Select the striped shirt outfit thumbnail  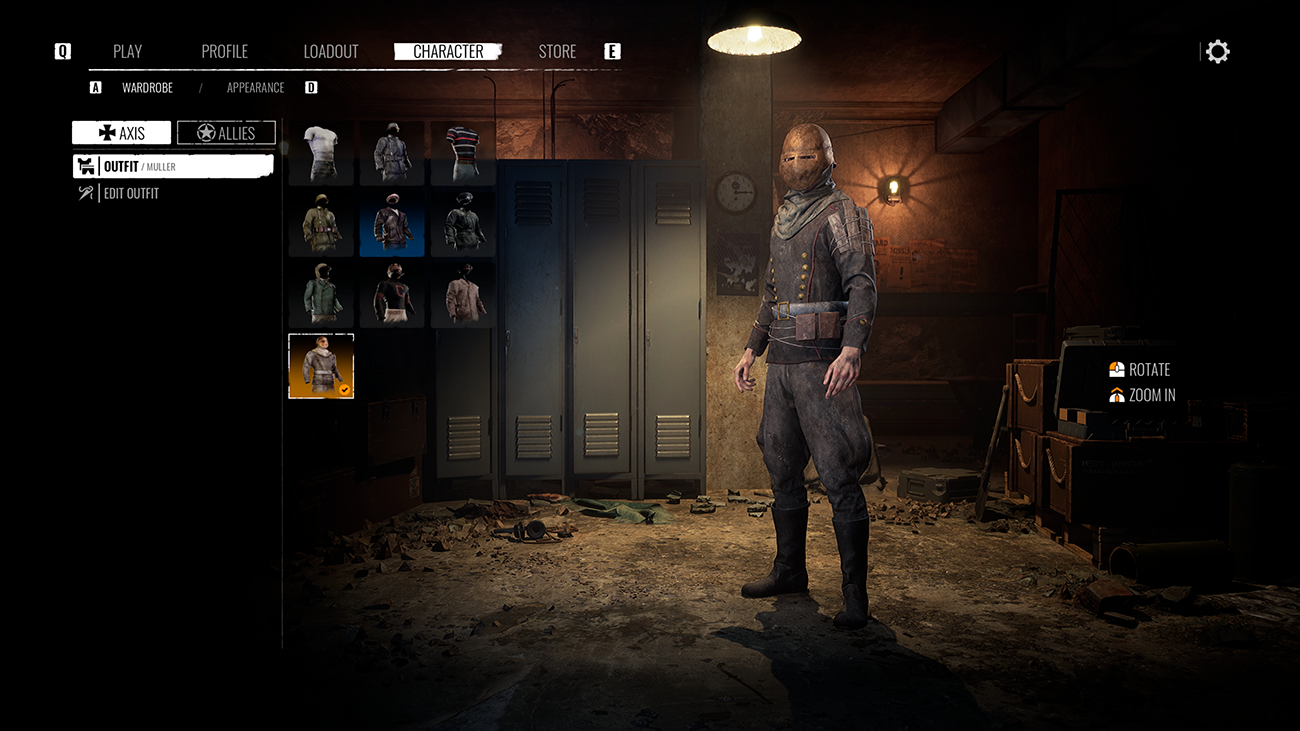[462, 151]
